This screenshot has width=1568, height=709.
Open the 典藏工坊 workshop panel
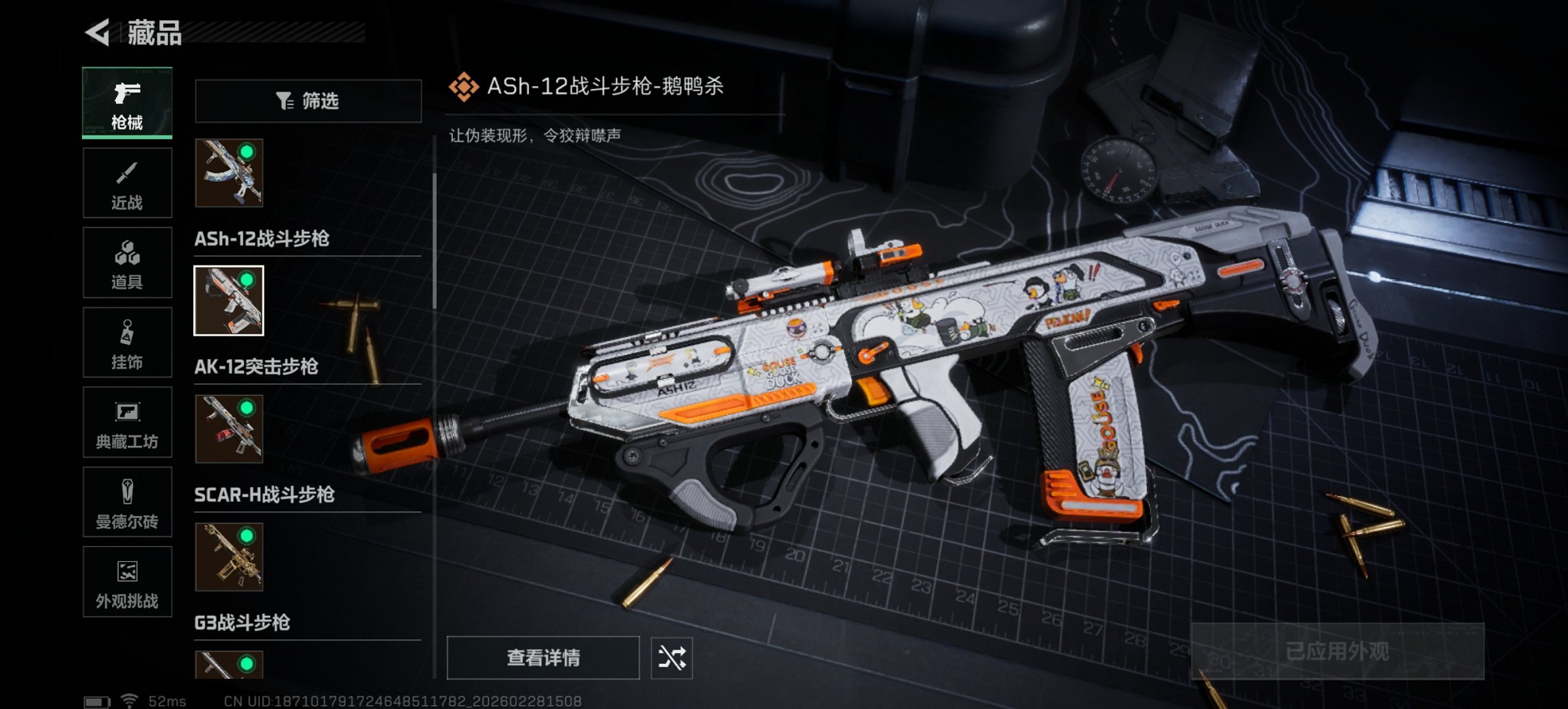(x=127, y=423)
